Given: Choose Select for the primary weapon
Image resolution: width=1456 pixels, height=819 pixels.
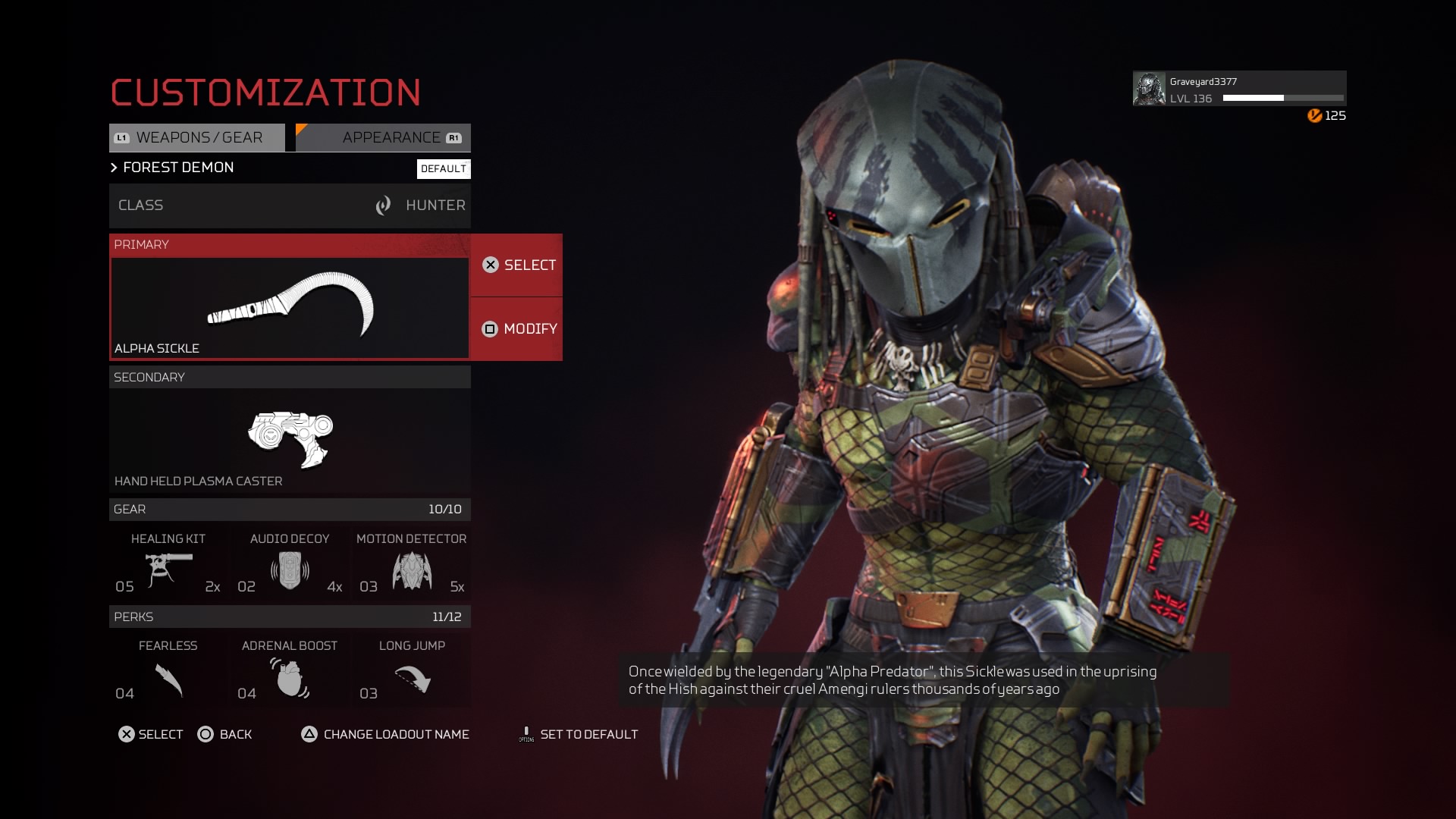Looking at the screenshot, I should (x=517, y=265).
